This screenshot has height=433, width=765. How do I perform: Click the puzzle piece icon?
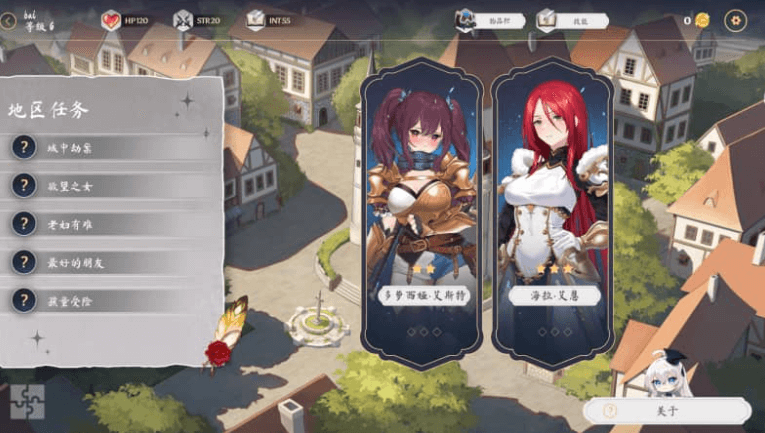27,402
